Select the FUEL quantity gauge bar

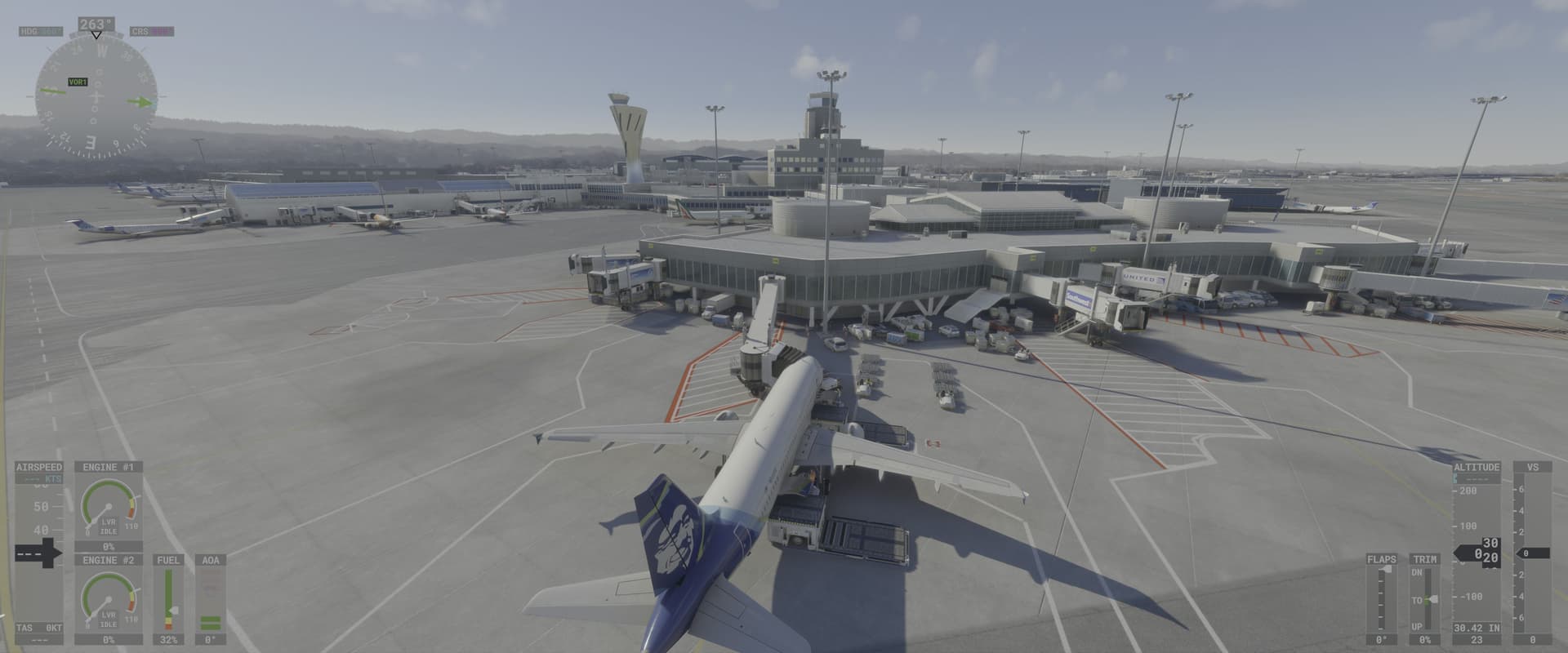[169, 597]
